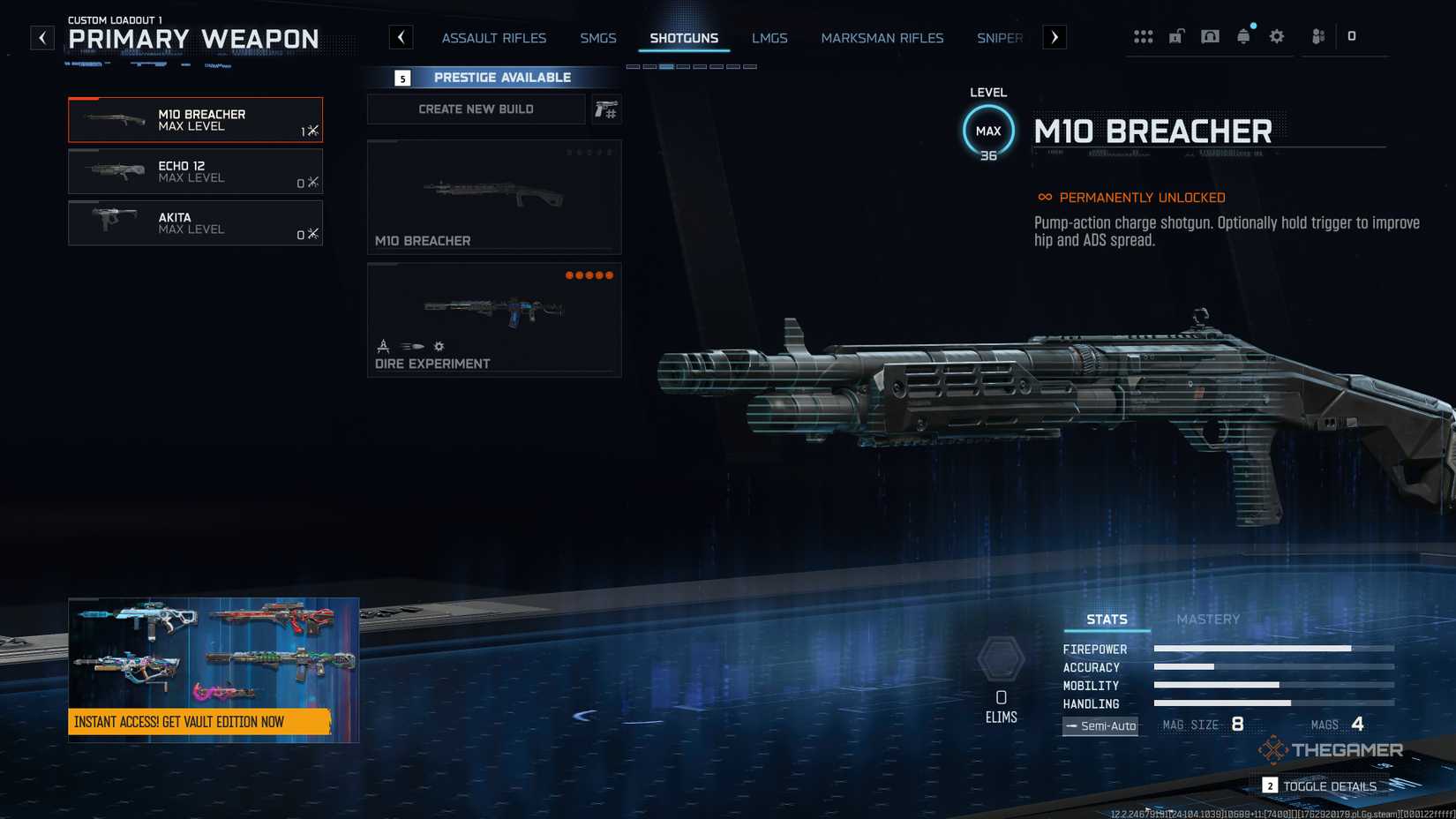Click Create New Build
Screen dimensions: 1456x819
[476, 109]
